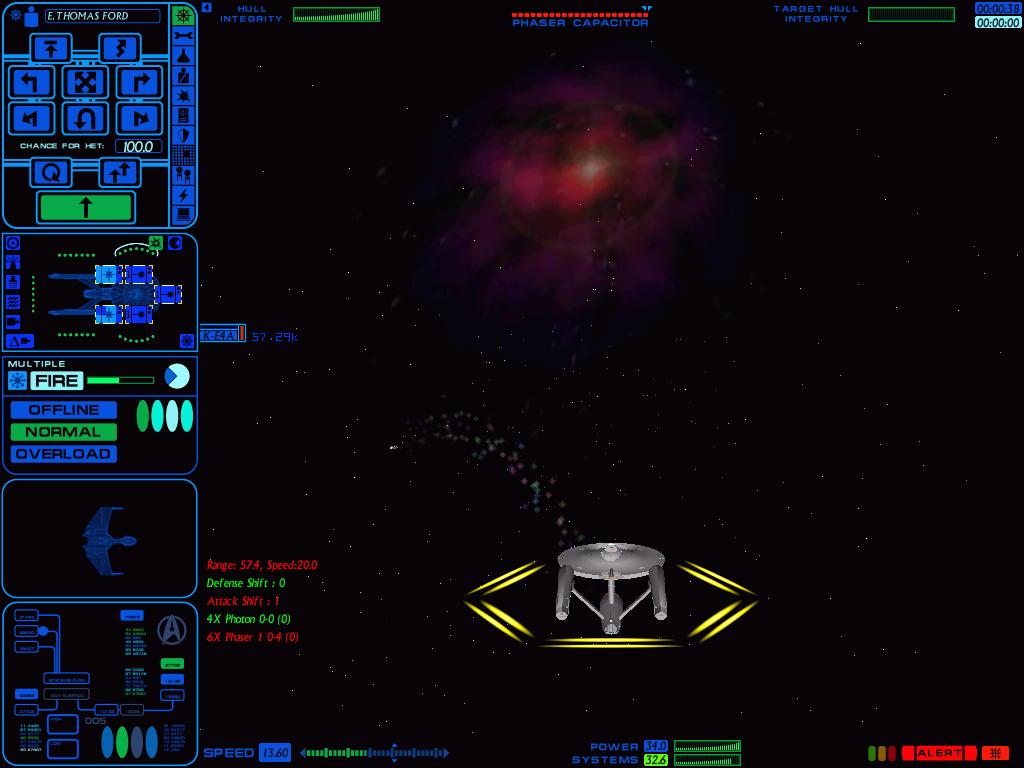Fire the selected weapons

coord(57,380)
